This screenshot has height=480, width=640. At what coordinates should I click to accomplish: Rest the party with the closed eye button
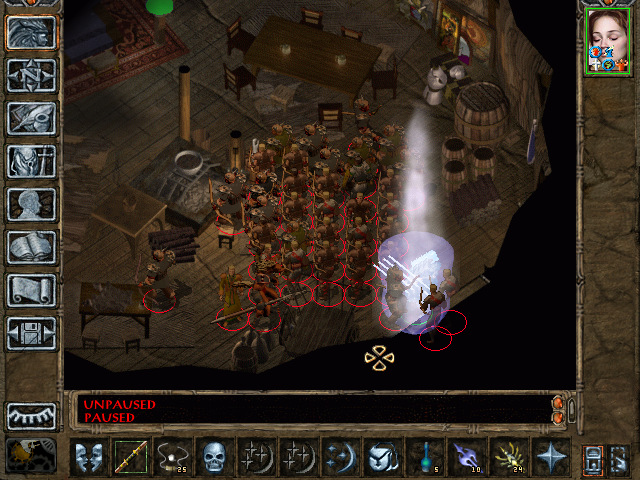[x=31, y=415]
